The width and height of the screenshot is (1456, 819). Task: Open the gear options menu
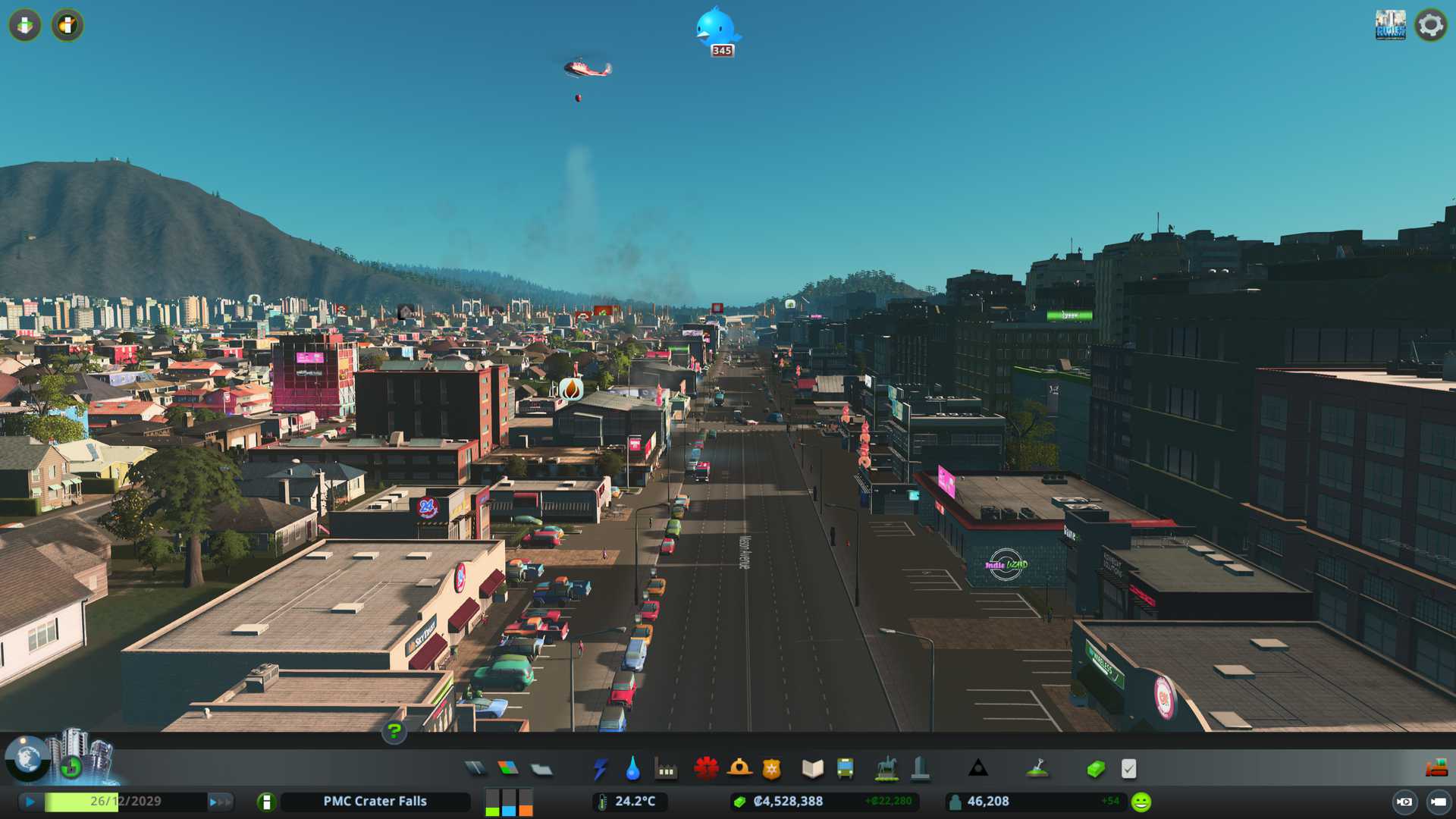(x=1430, y=25)
